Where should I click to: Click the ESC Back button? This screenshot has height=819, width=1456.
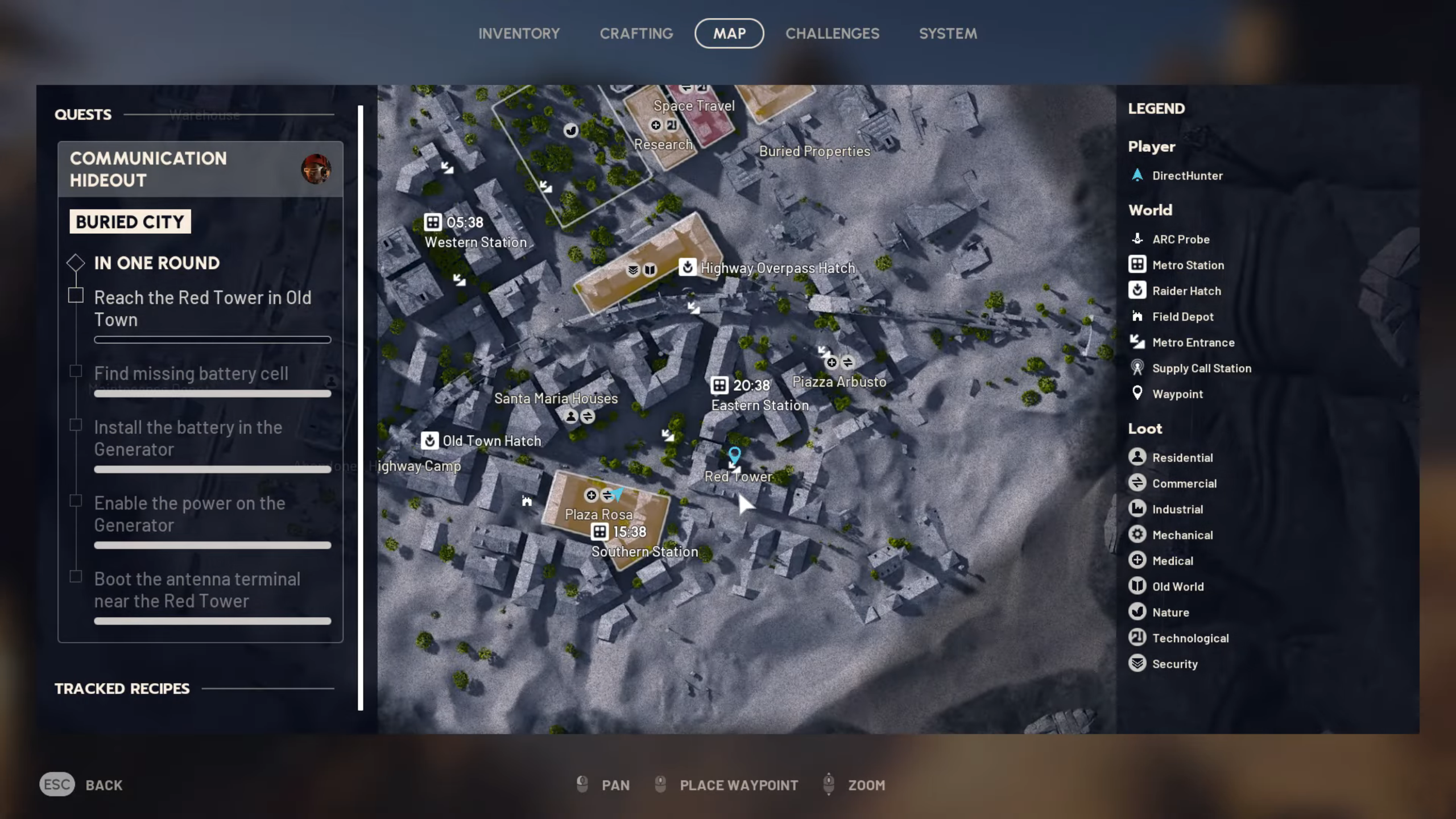pyautogui.click(x=57, y=785)
